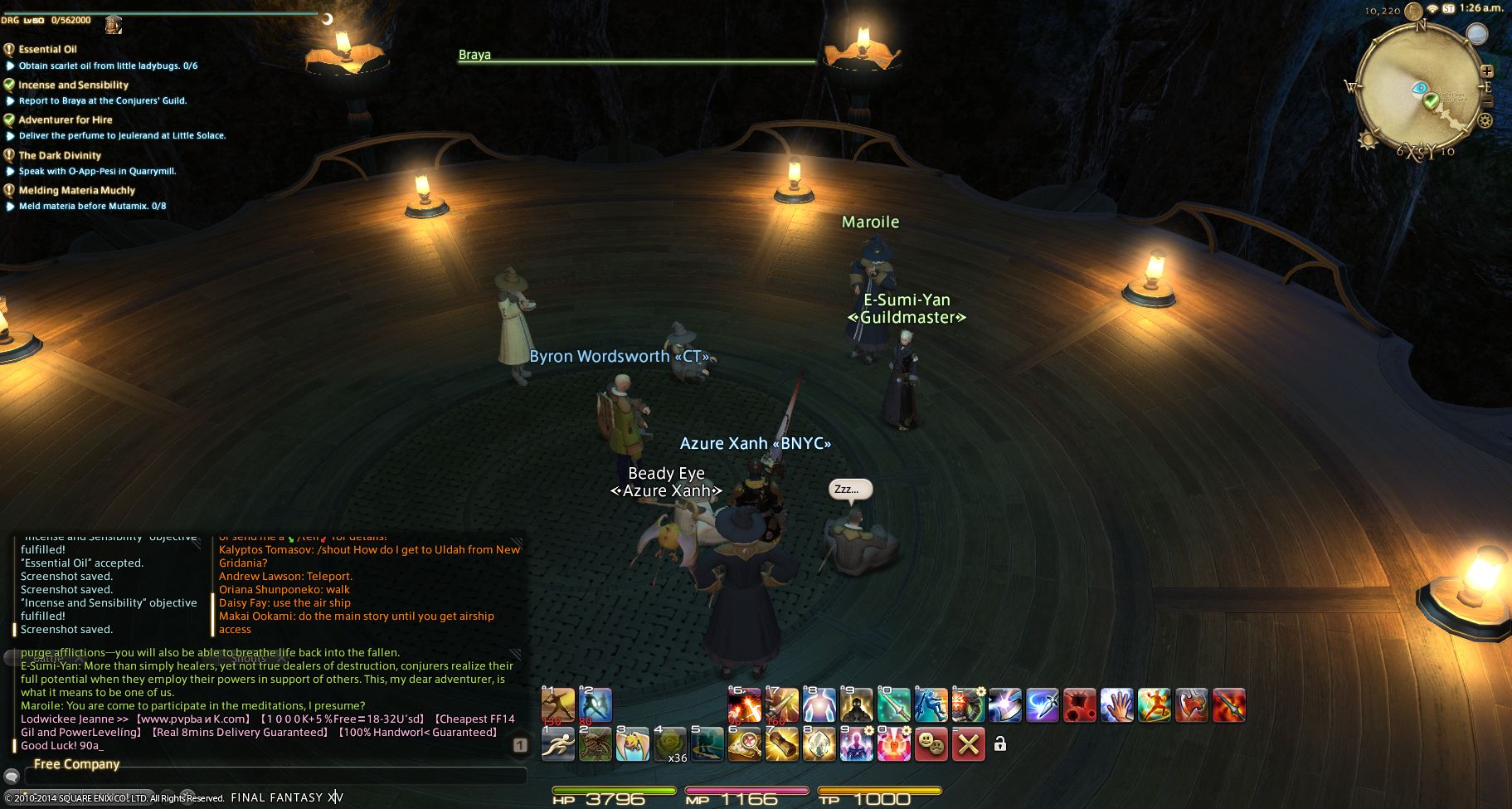Image resolution: width=1512 pixels, height=809 pixels.
Task: Switch the hotbar set number indicator
Action: click(x=519, y=745)
